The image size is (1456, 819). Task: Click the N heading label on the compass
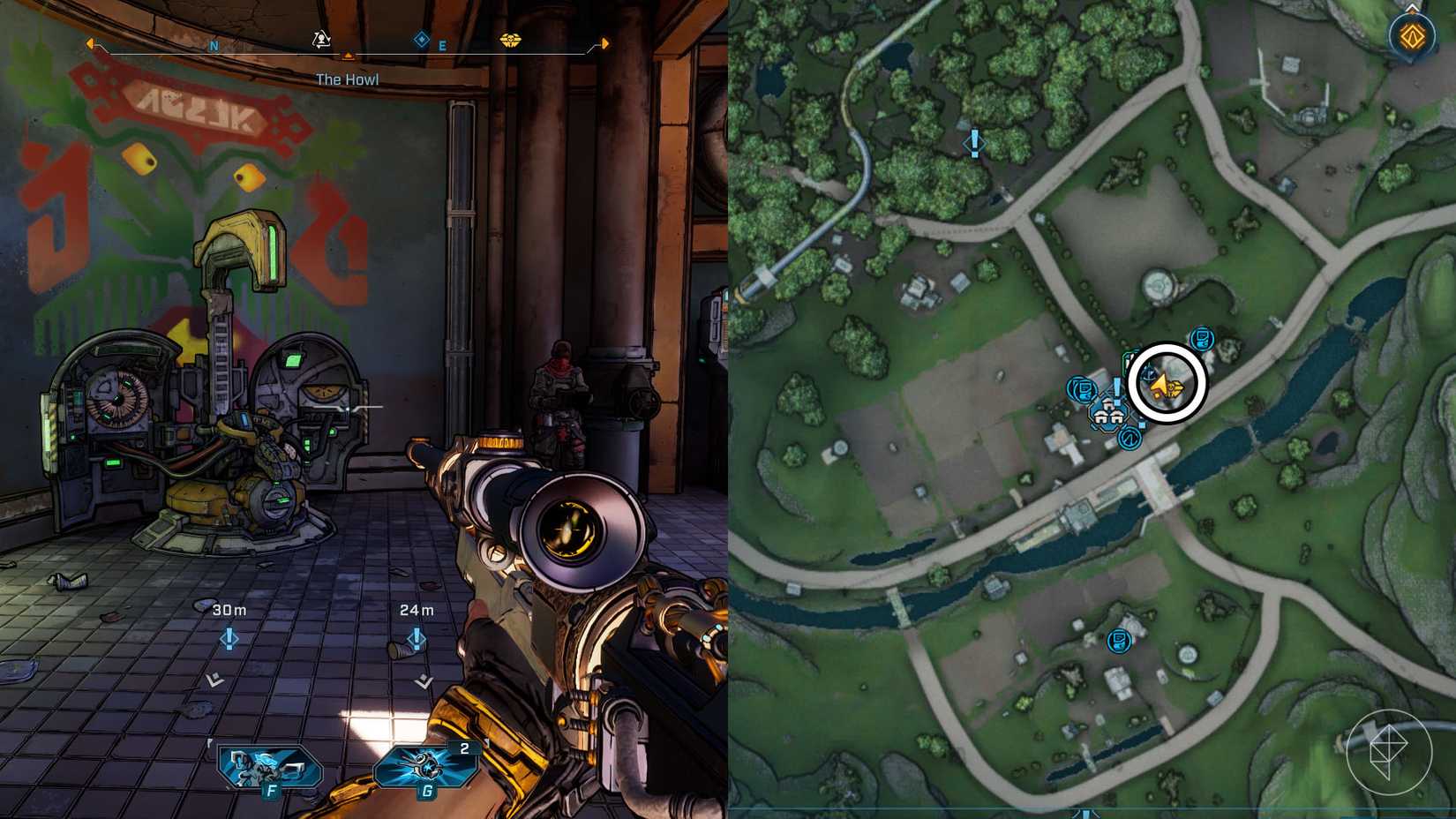coord(213,46)
